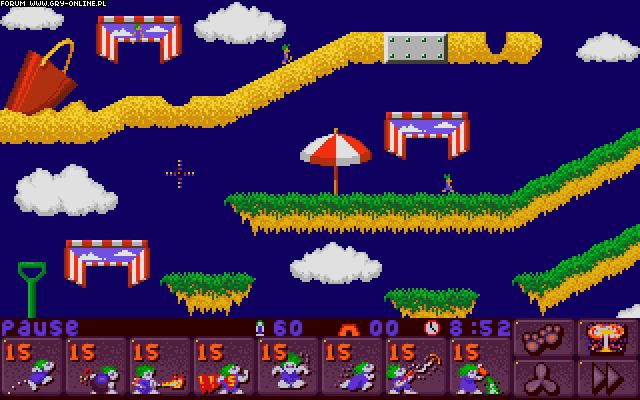Click the paw prints pause button
640x400 pixels.
(545, 338)
